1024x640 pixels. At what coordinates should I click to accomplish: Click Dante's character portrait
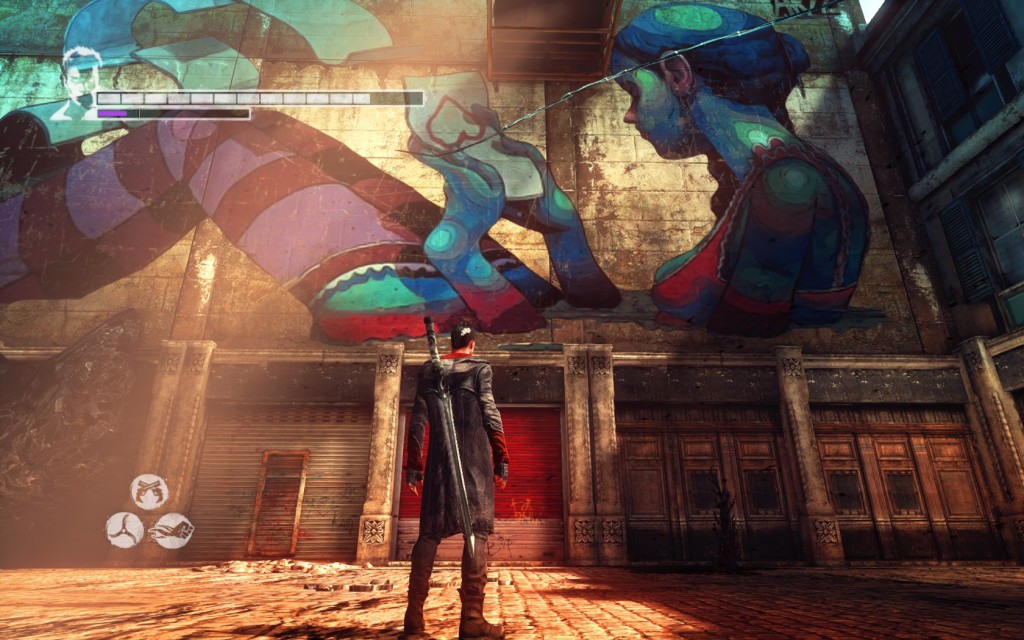pos(79,81)
